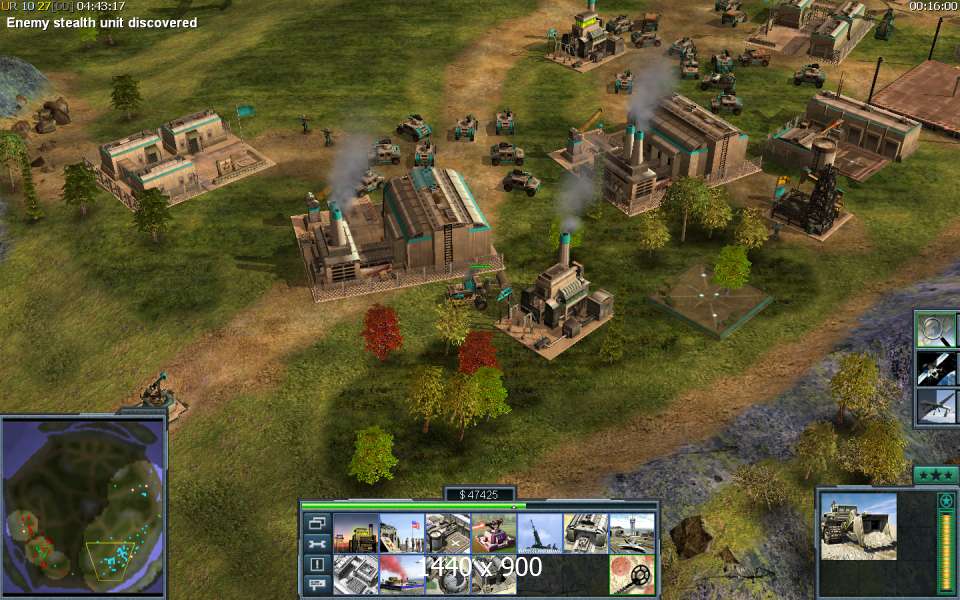Launch the Spy Satellite scan shortcut
The image size is (960, 600).
937,368
